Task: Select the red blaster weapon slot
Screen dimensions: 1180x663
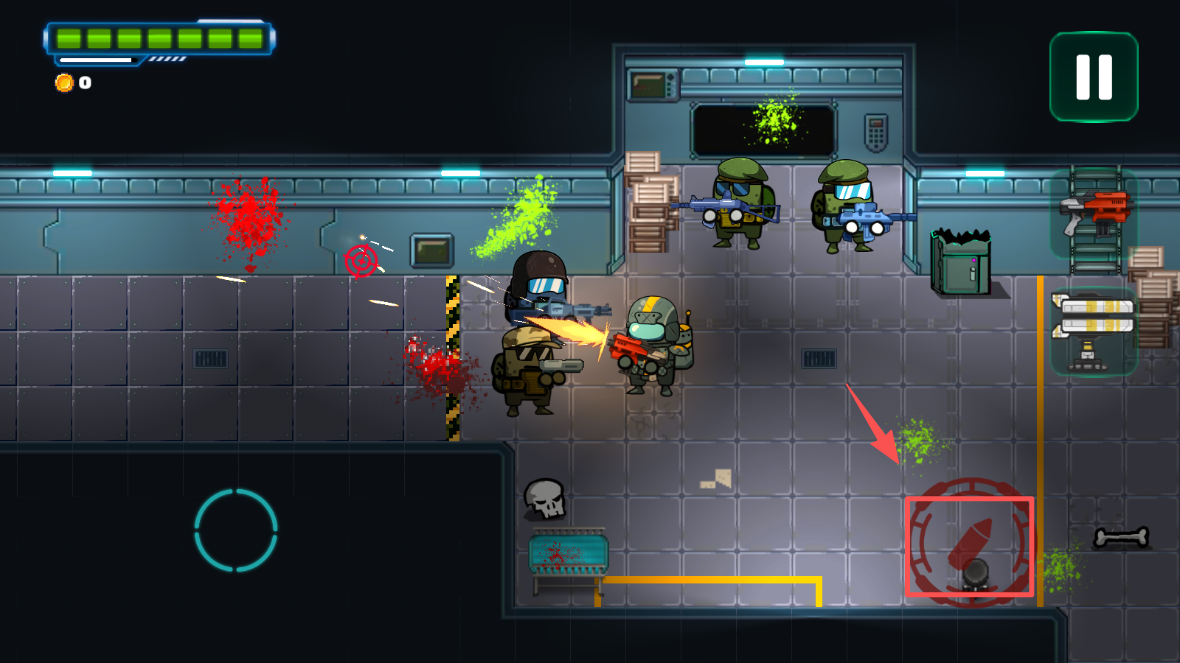Action: 1093,212
